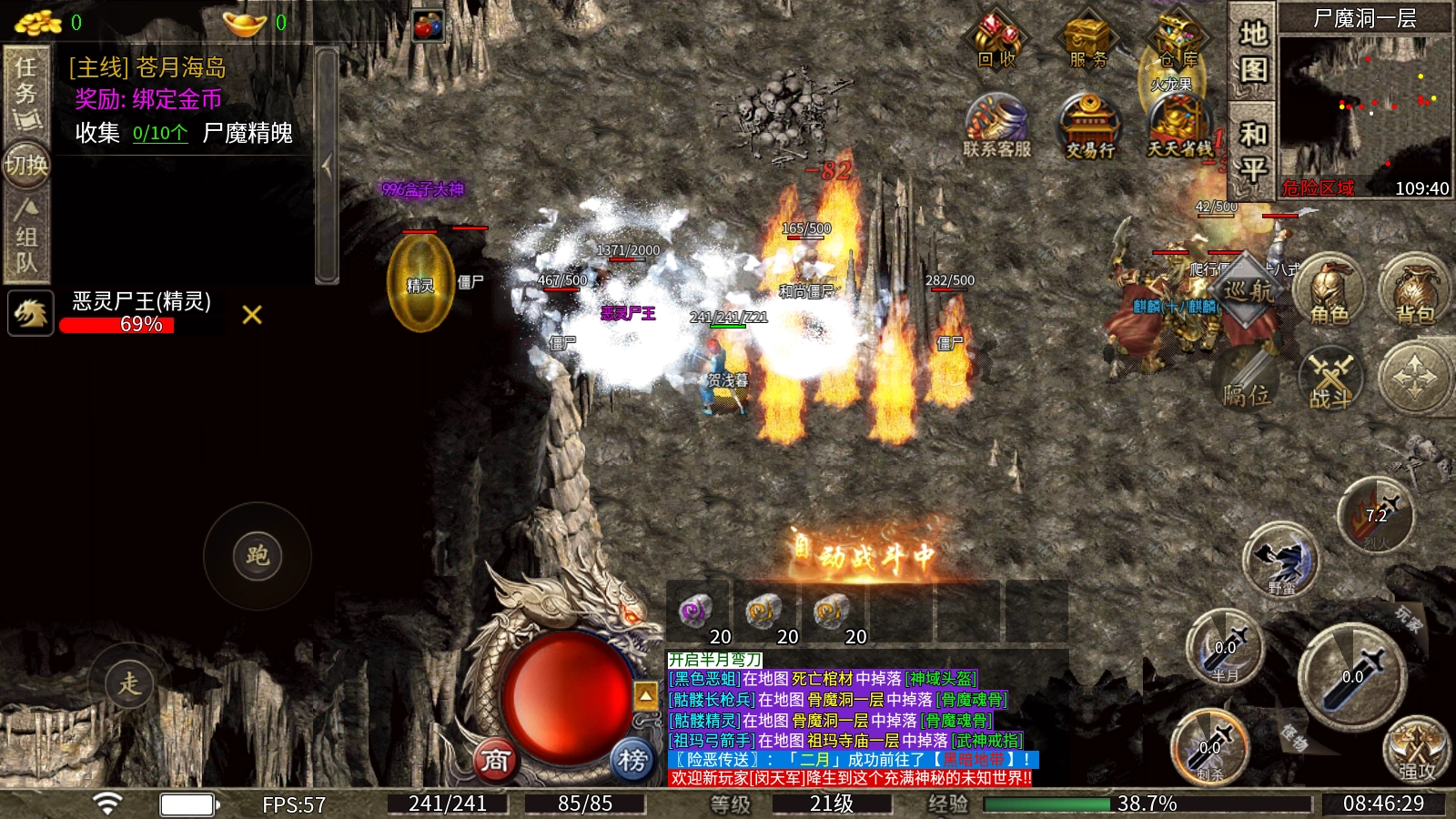Open the 交易行 trading house
1456x819 pixels.
click(x=1089, y=127)
